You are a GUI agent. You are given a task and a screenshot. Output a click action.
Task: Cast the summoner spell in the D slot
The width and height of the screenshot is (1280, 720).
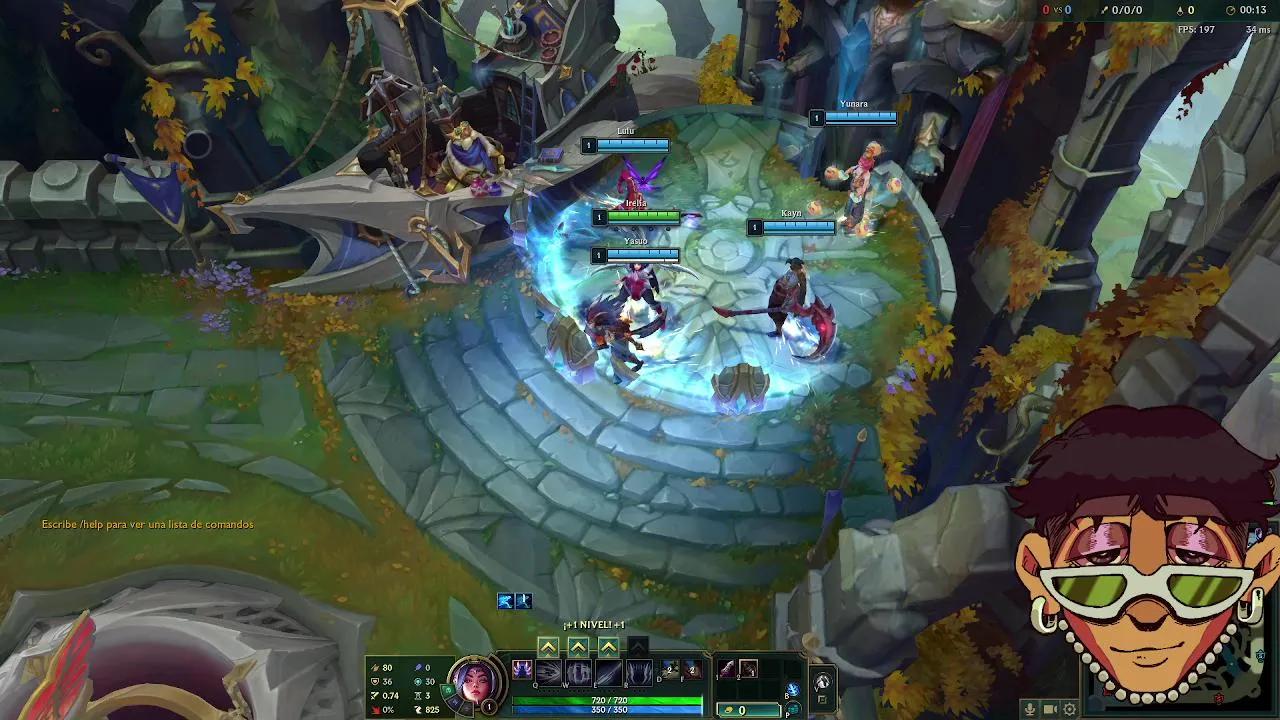pyautogui.click(x=669, y=670)
